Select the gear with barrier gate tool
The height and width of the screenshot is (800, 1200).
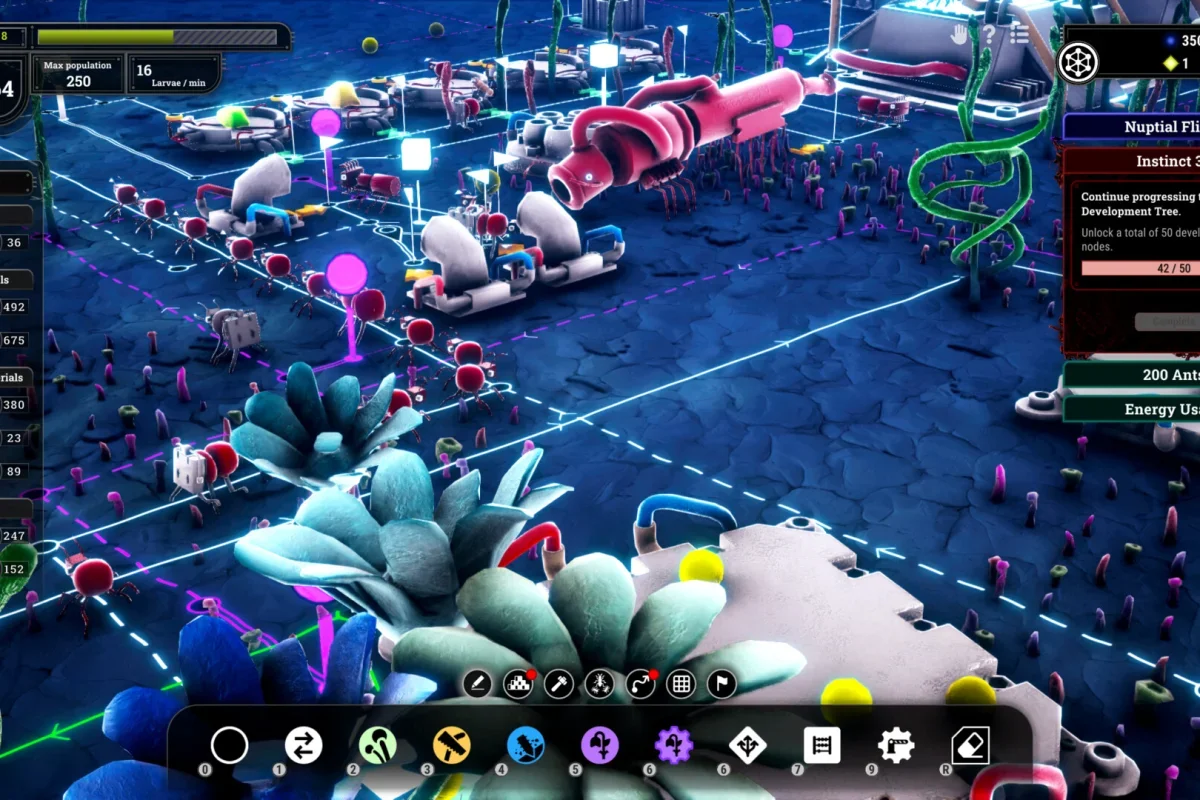[x=896, y=745]
